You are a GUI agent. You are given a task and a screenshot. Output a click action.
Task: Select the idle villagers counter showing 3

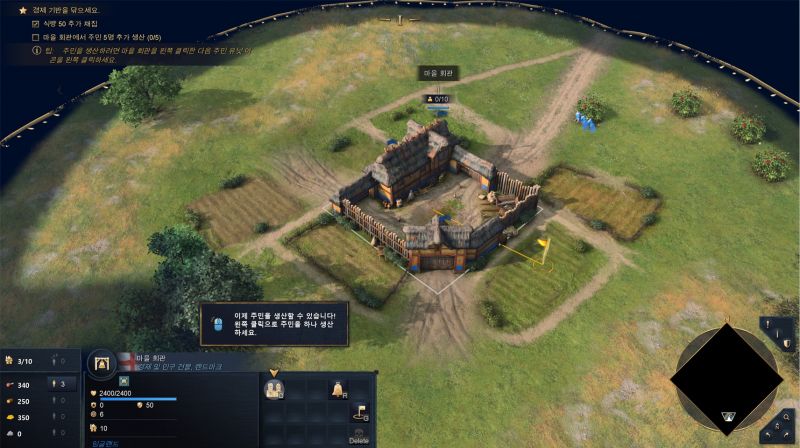coord(59,383)
